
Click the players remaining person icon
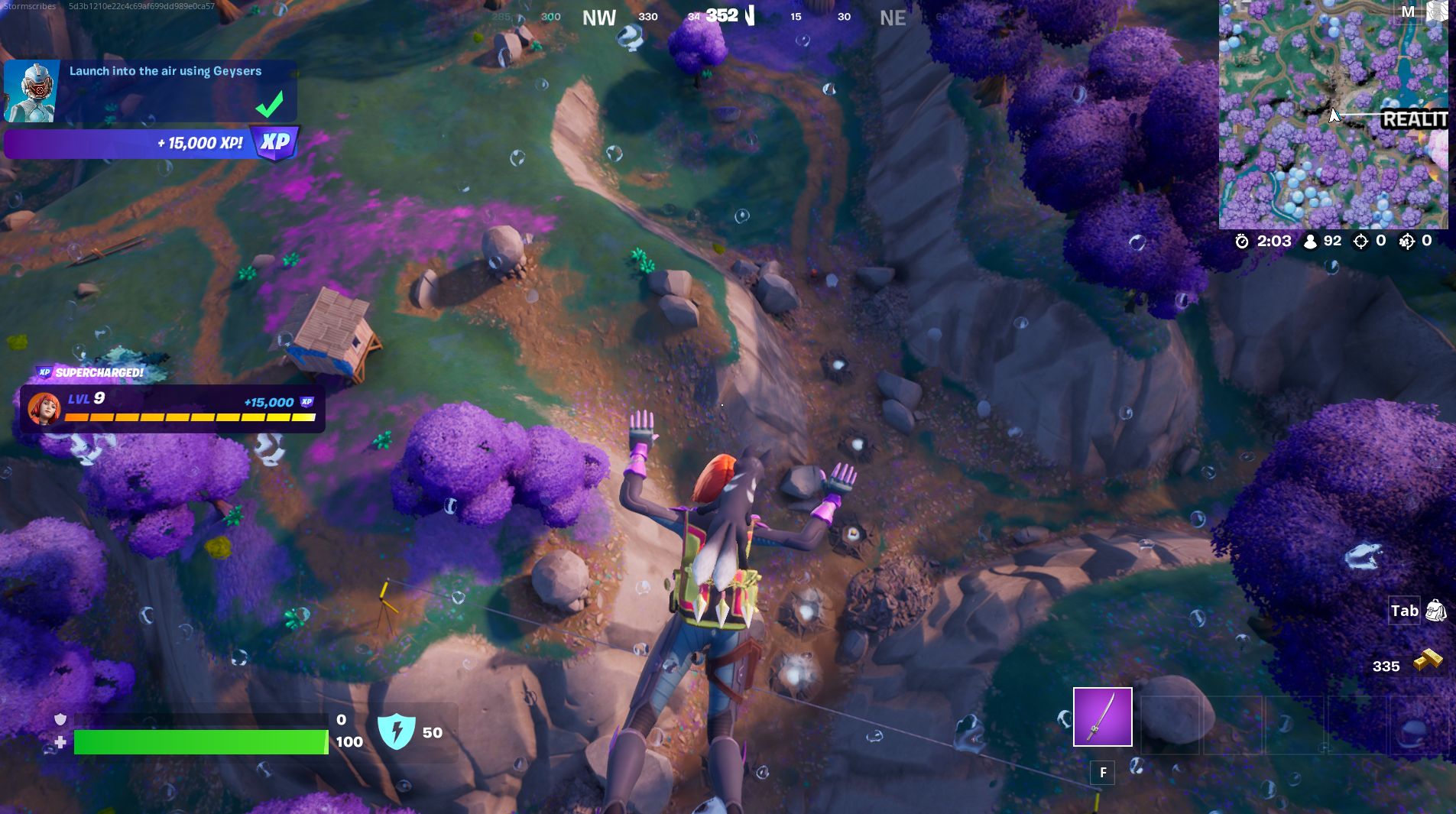click(1310, 239)
